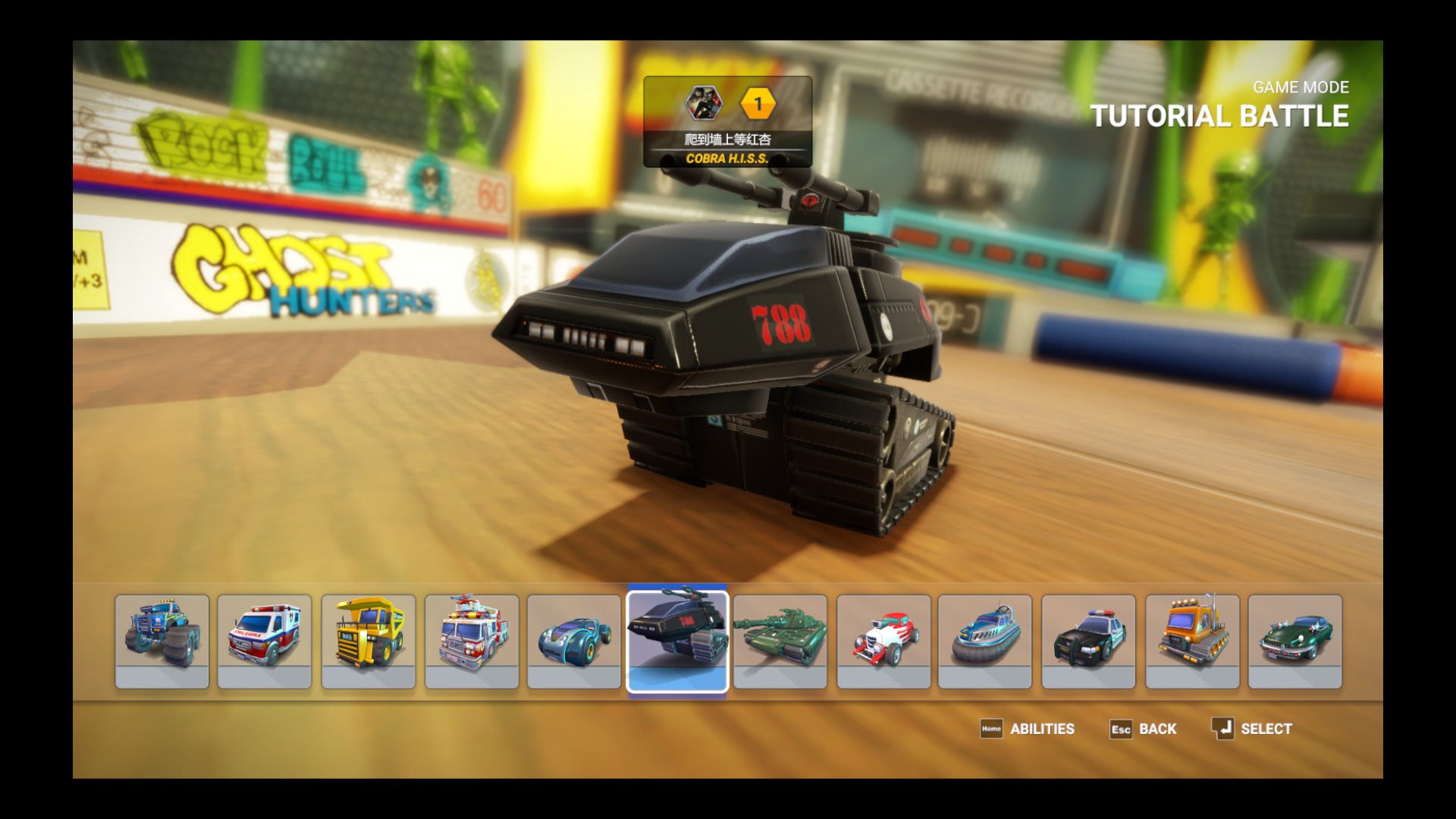Pick the red hot rod
The height and width of the screenshot is (819, 1456).
coord(883,641)
